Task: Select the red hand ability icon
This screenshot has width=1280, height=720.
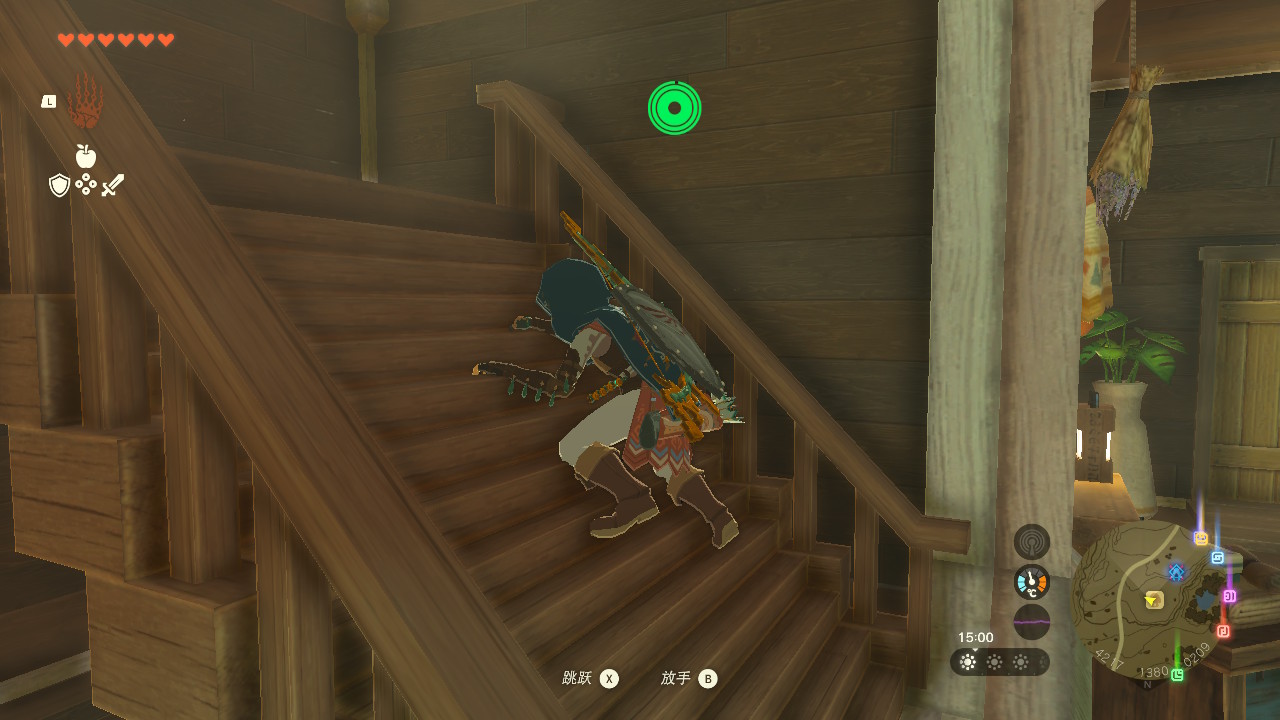Action: (85, 101)
